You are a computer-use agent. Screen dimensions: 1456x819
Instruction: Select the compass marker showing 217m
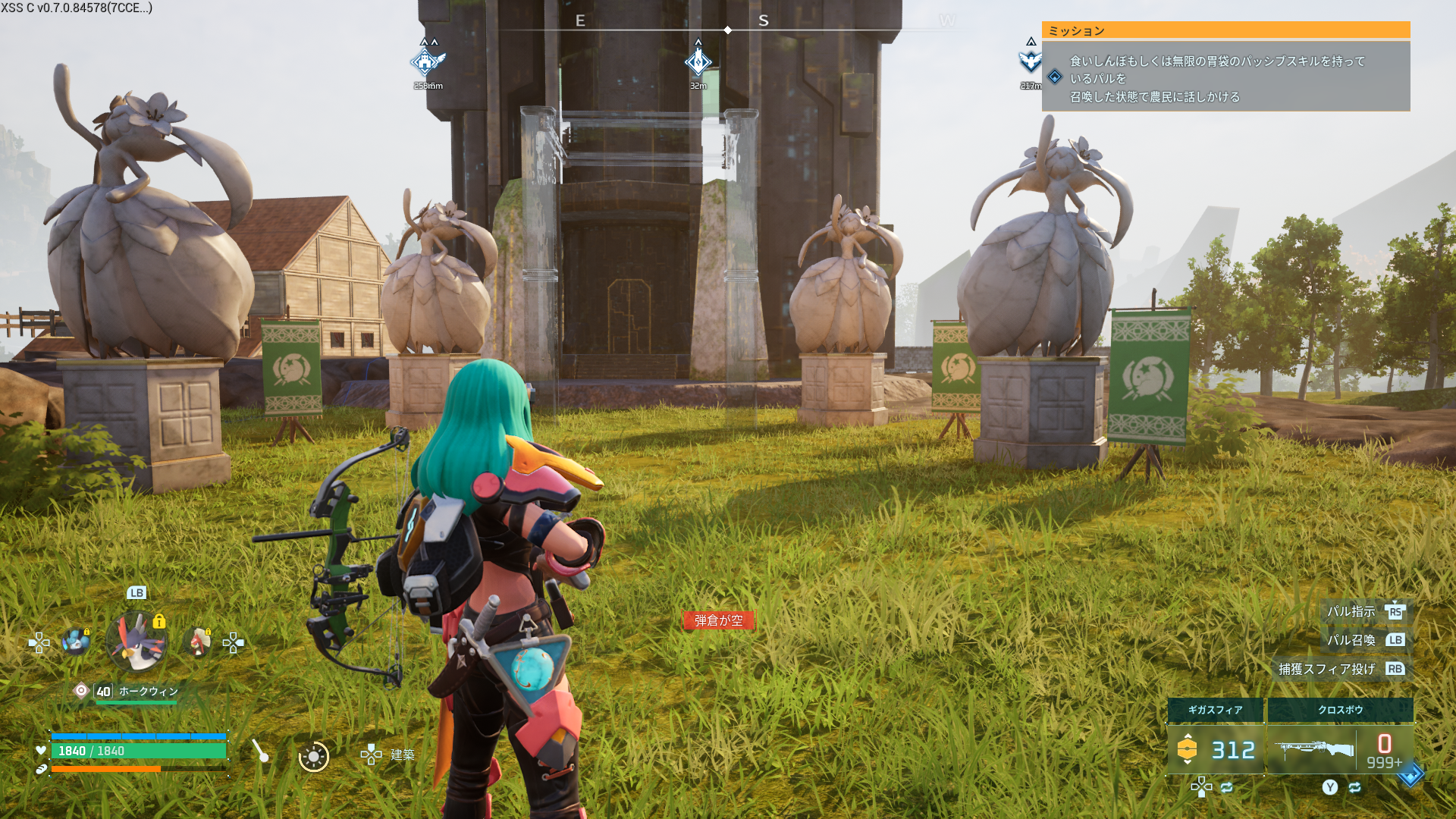click(x=1030, y=62)
